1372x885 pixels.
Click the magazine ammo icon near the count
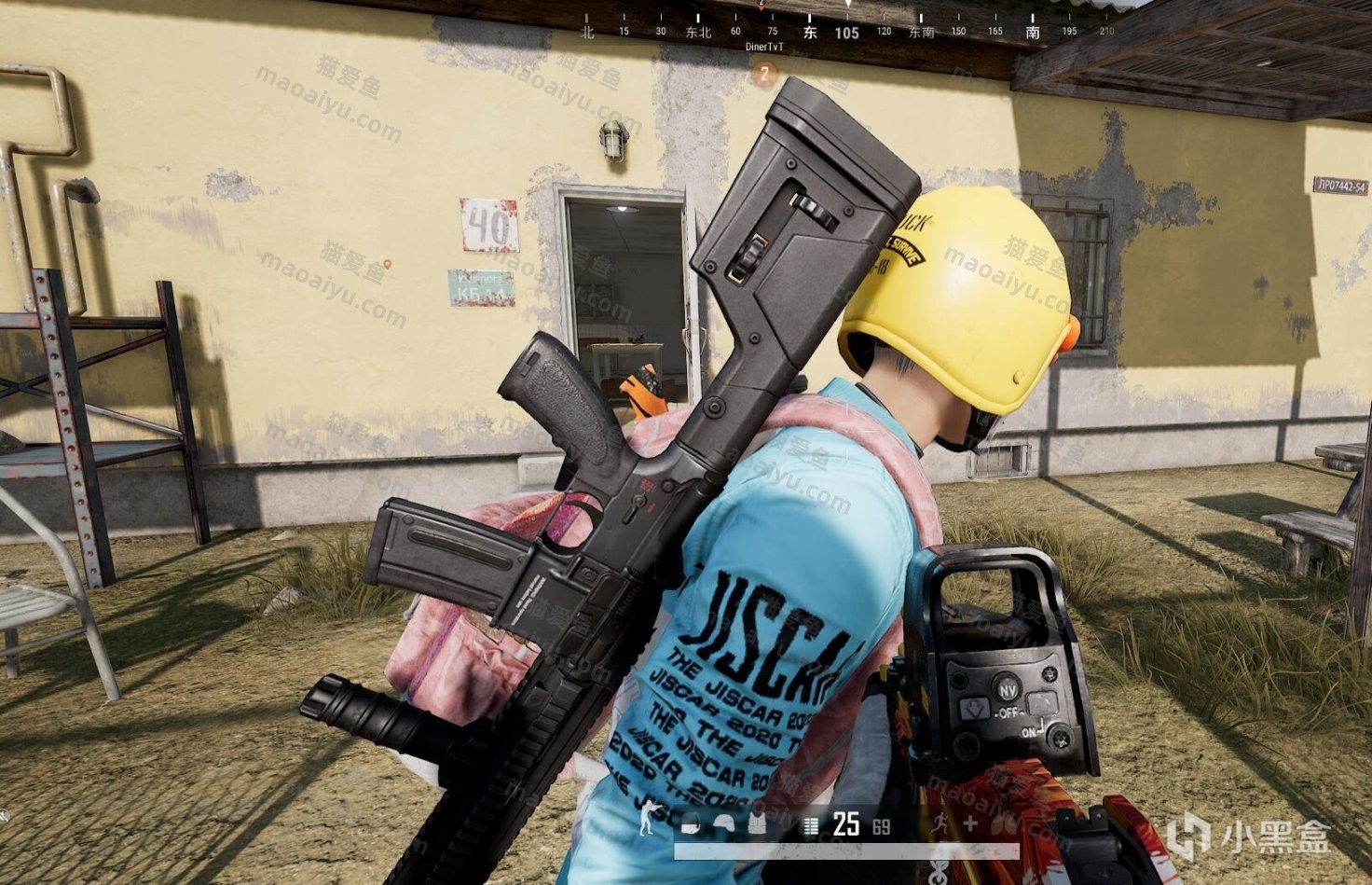pyautogui.click(x=811, y=823)
